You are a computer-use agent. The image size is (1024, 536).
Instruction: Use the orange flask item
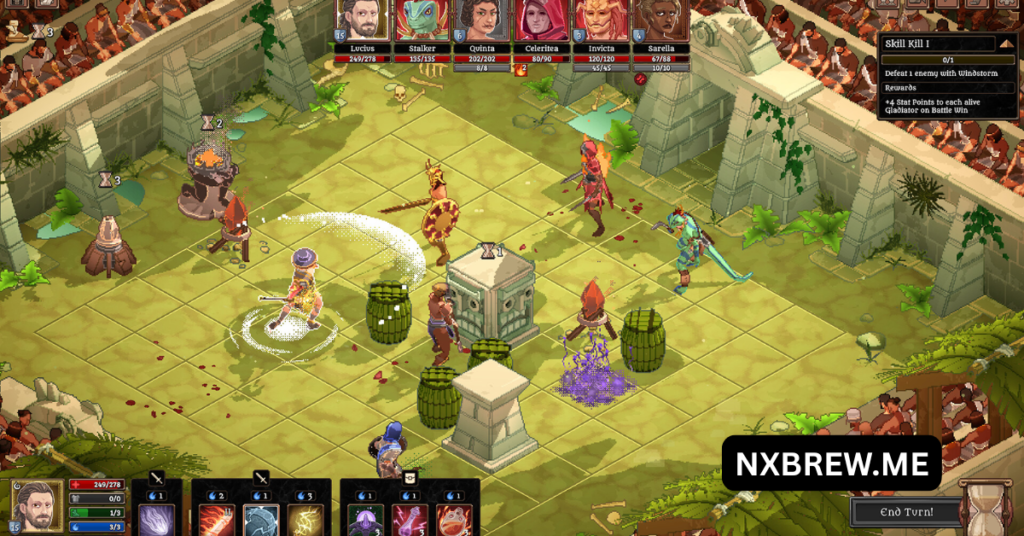tap(453, 520)
